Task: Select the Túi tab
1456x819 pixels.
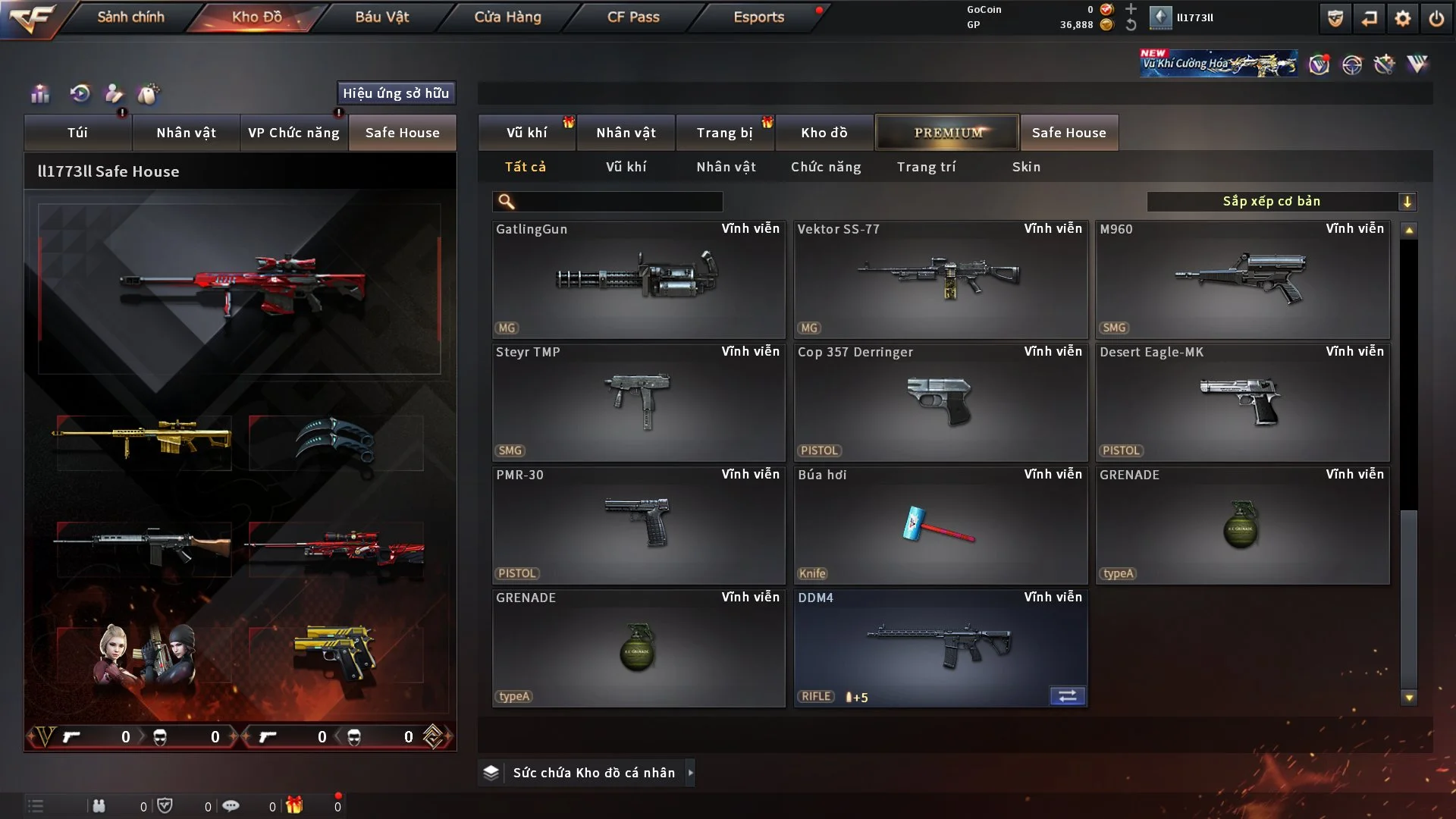Action: coord(77,133)
